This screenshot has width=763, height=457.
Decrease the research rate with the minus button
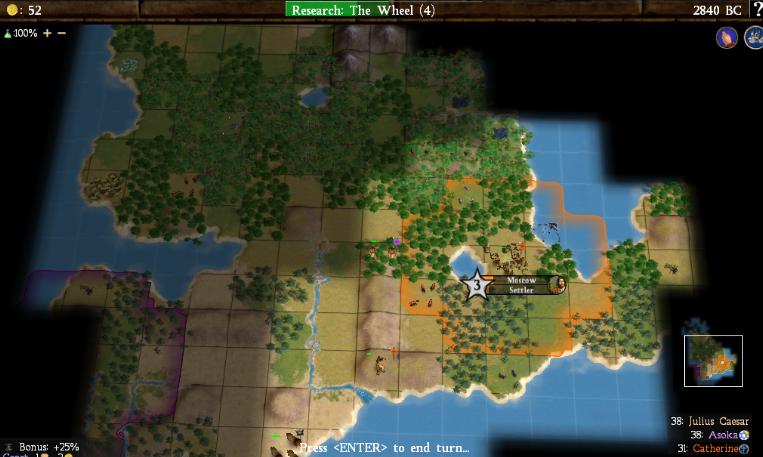(x=61, y=33)
